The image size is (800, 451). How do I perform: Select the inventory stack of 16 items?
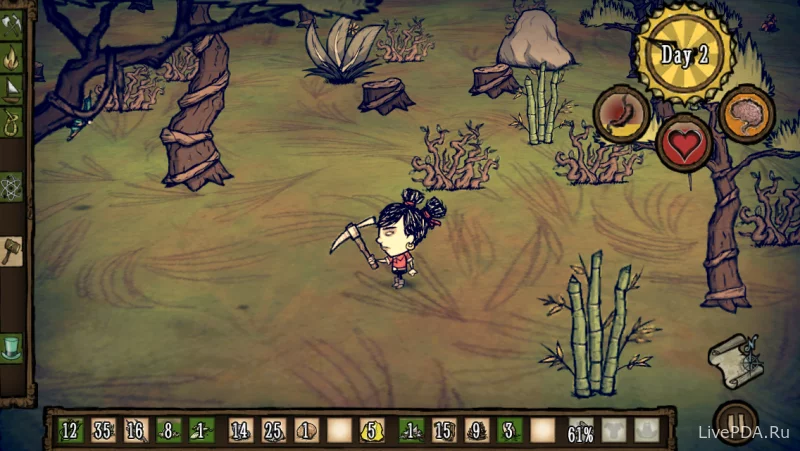136,431
